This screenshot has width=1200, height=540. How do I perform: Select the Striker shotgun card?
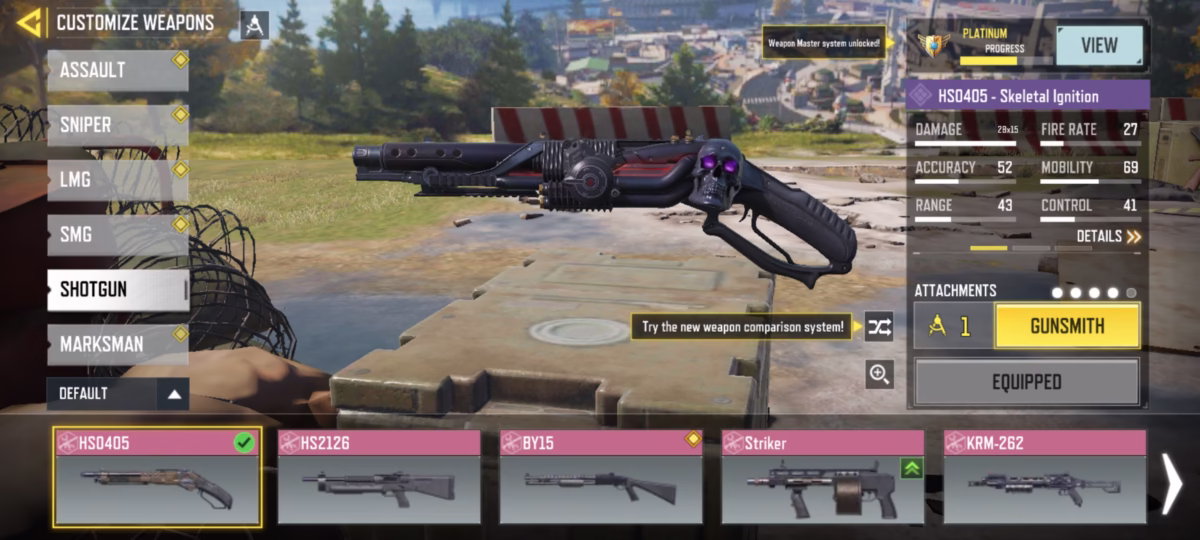click(823, 477)
